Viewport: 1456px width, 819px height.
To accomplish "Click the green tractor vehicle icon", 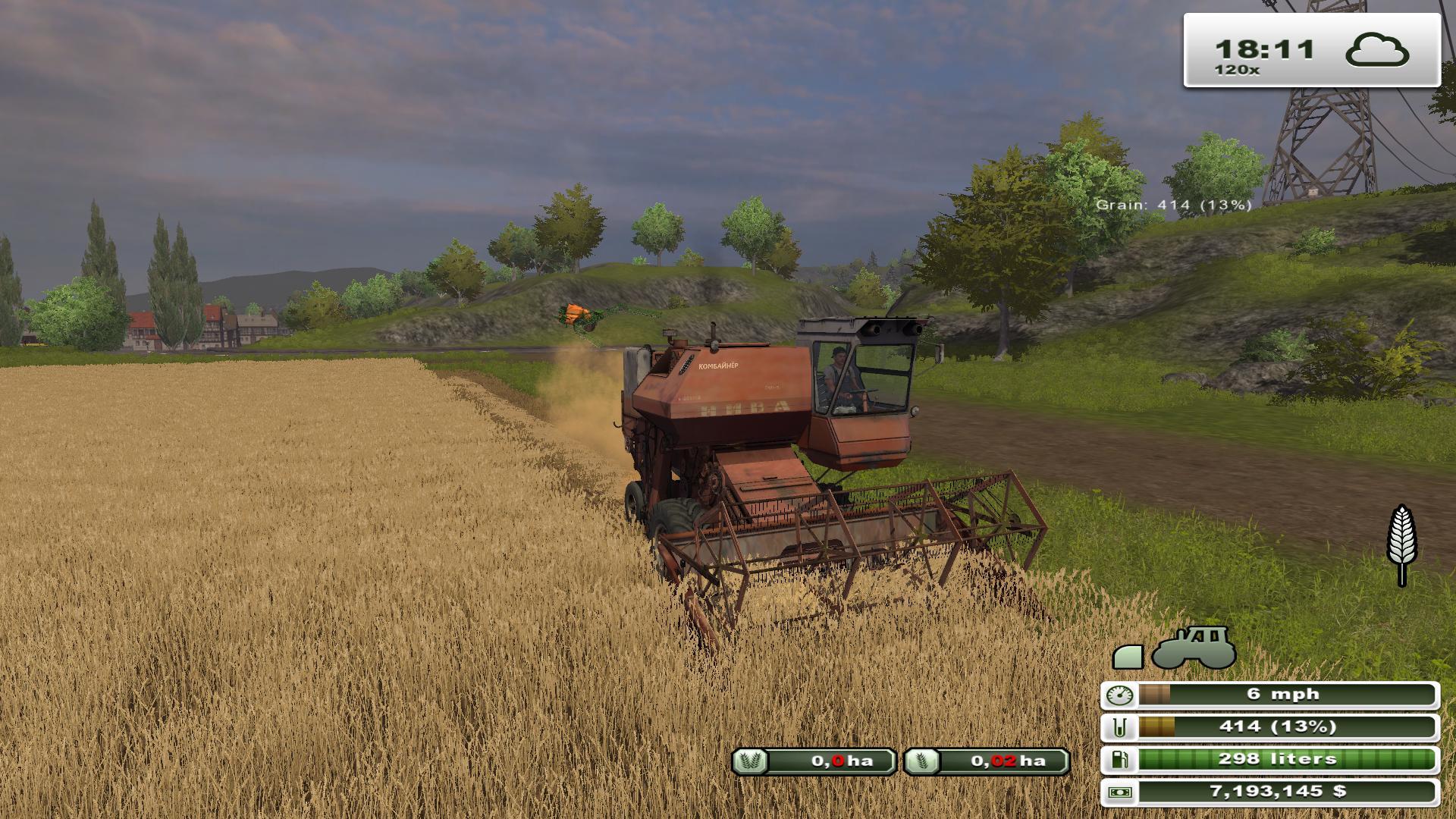I will click(x=1194, y=648).
